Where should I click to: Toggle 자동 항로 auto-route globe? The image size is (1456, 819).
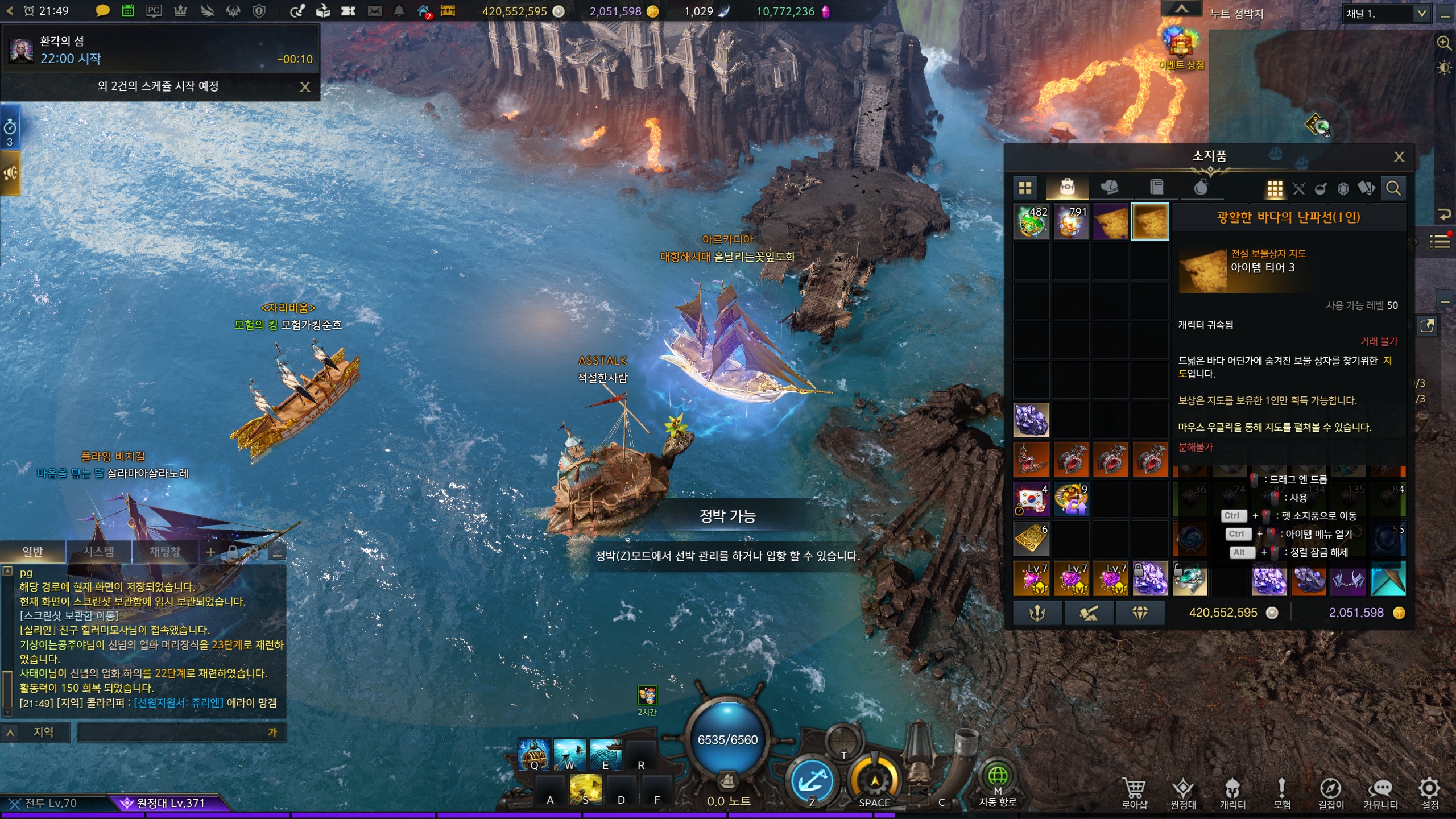coord(998,777)
